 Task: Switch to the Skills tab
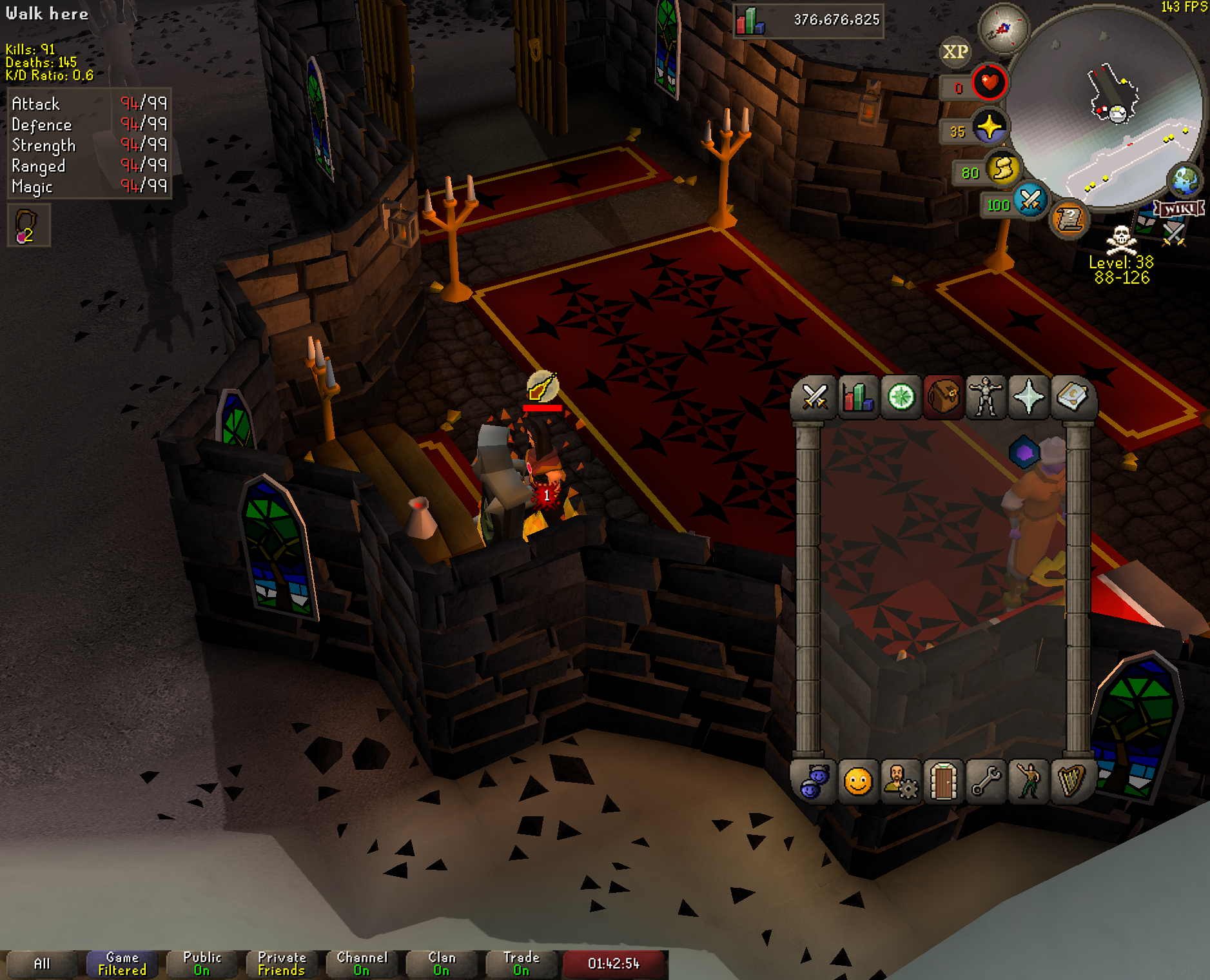(858, 397)
